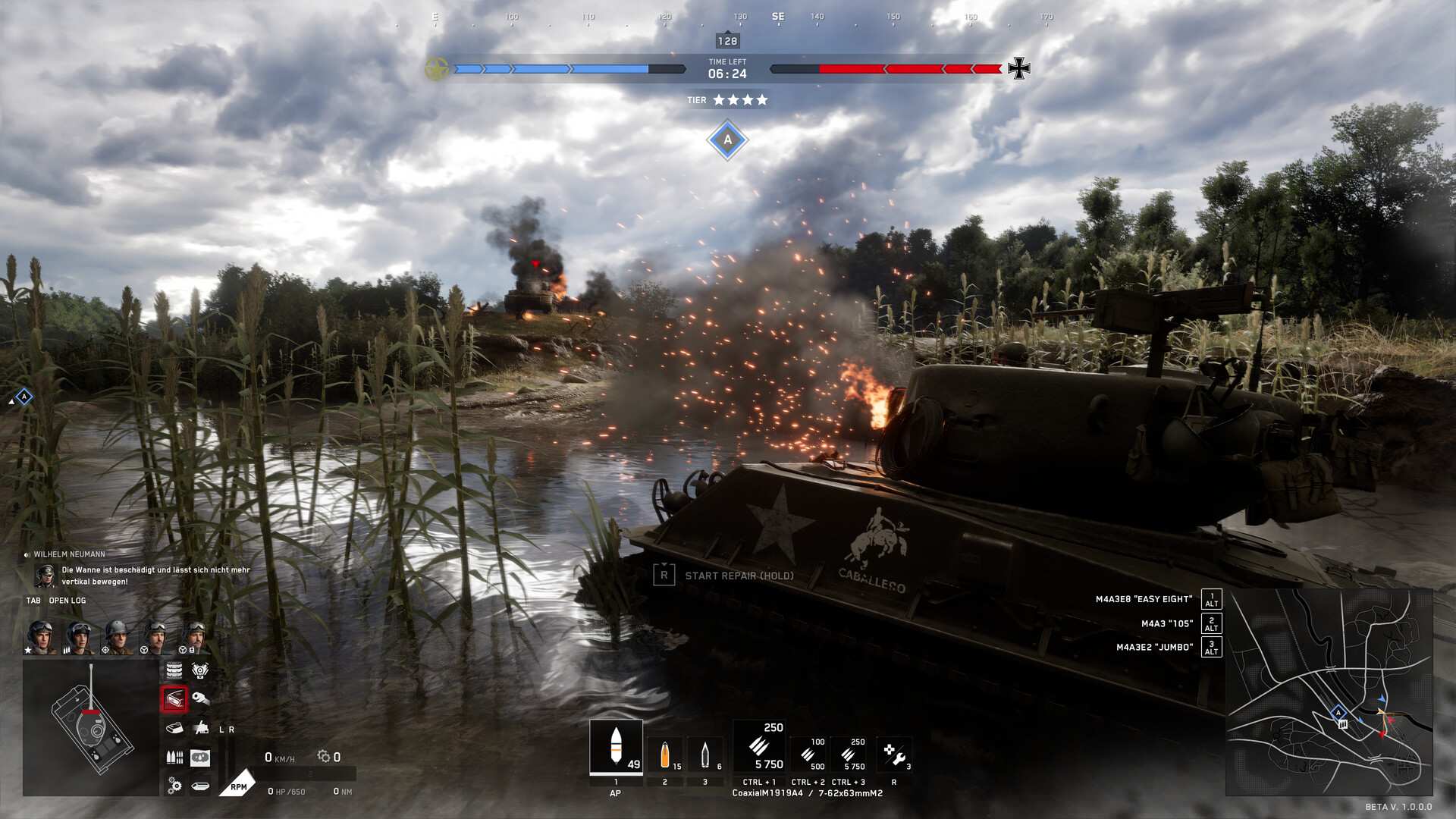The height and width of the screenshot is (819, 1456).
Task: Click the transmission gears module icon
Action: pyautogui.click(x=174, y=786)
